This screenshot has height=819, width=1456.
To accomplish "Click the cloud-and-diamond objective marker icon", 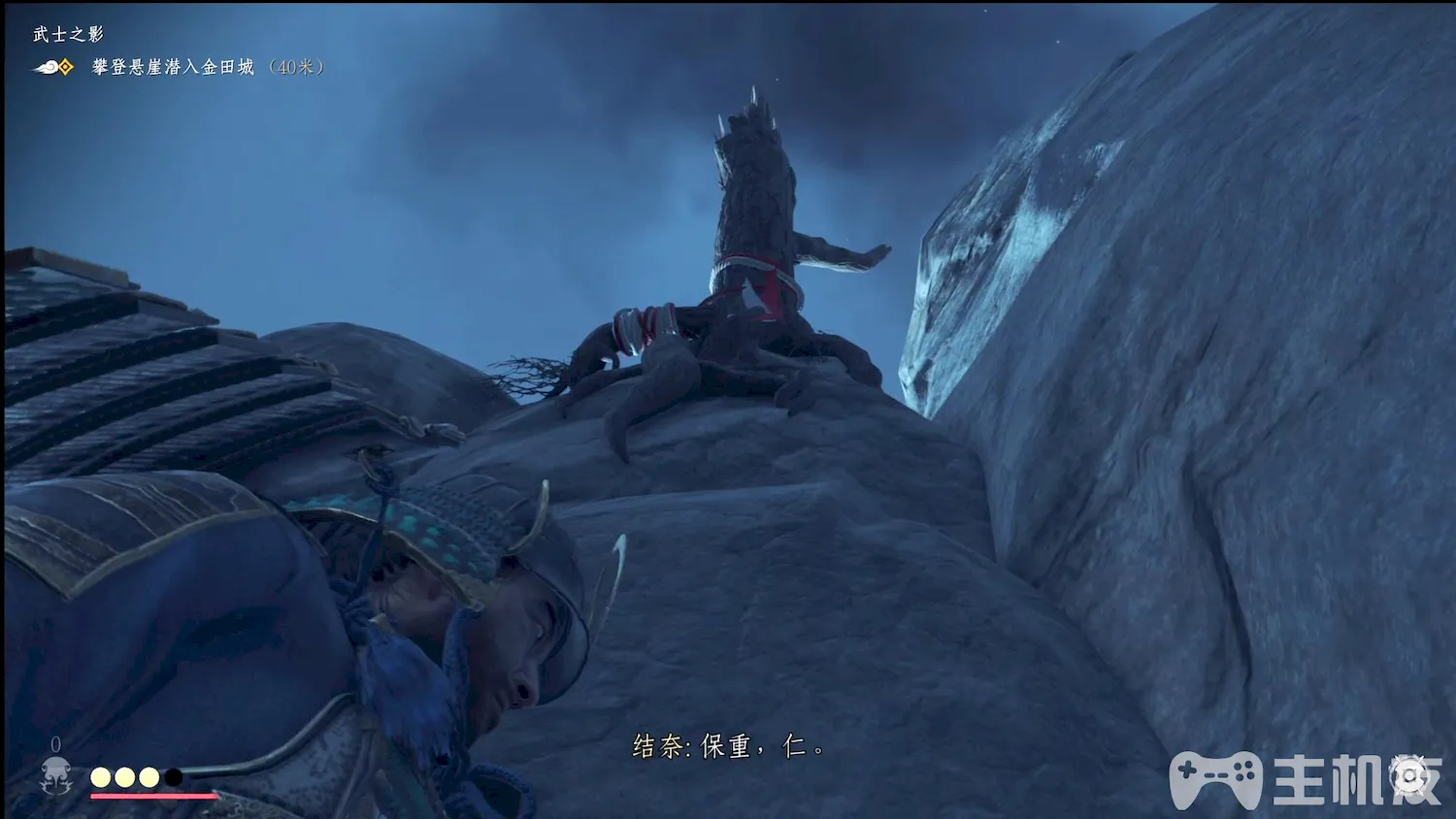I will click(54, 67).
